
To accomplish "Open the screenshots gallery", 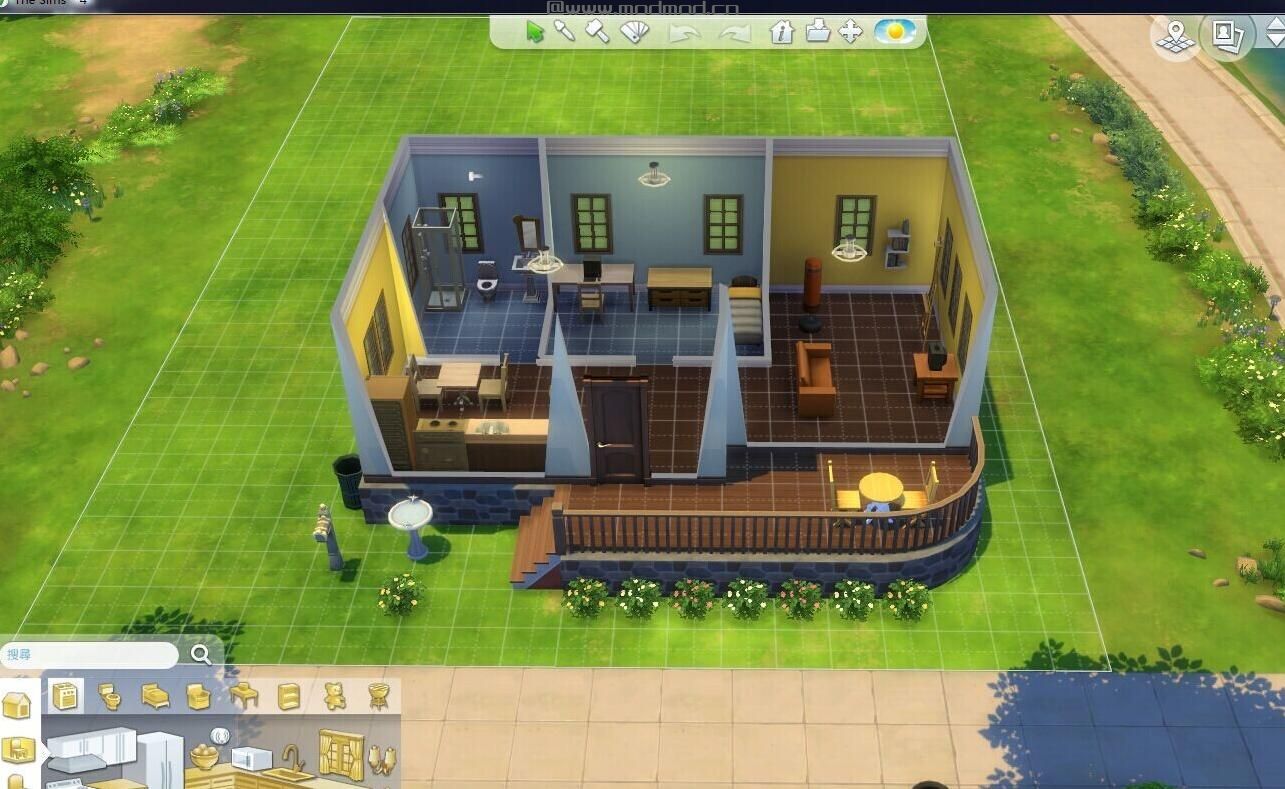I will 1229,34.
